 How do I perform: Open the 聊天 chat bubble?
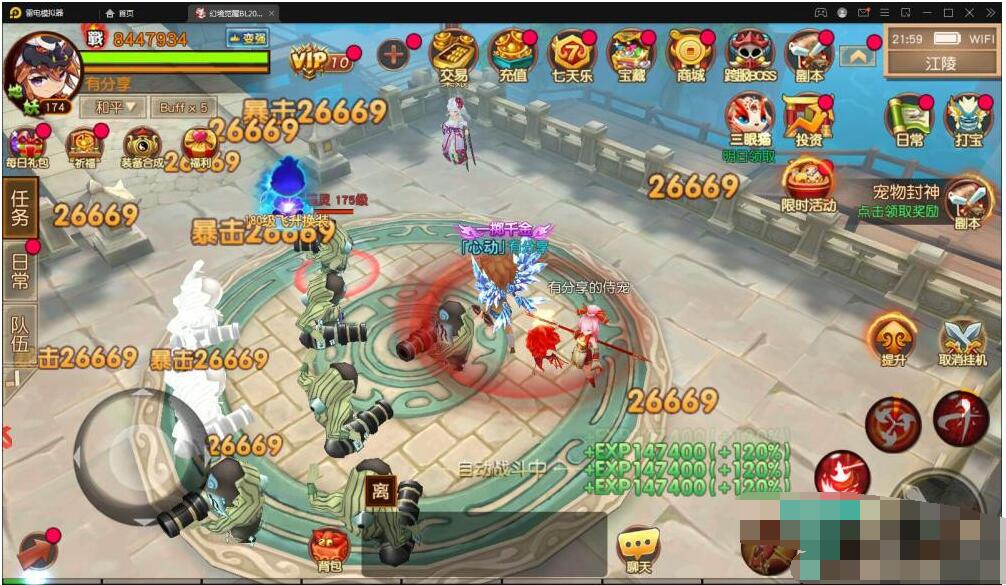coord(636,549)
